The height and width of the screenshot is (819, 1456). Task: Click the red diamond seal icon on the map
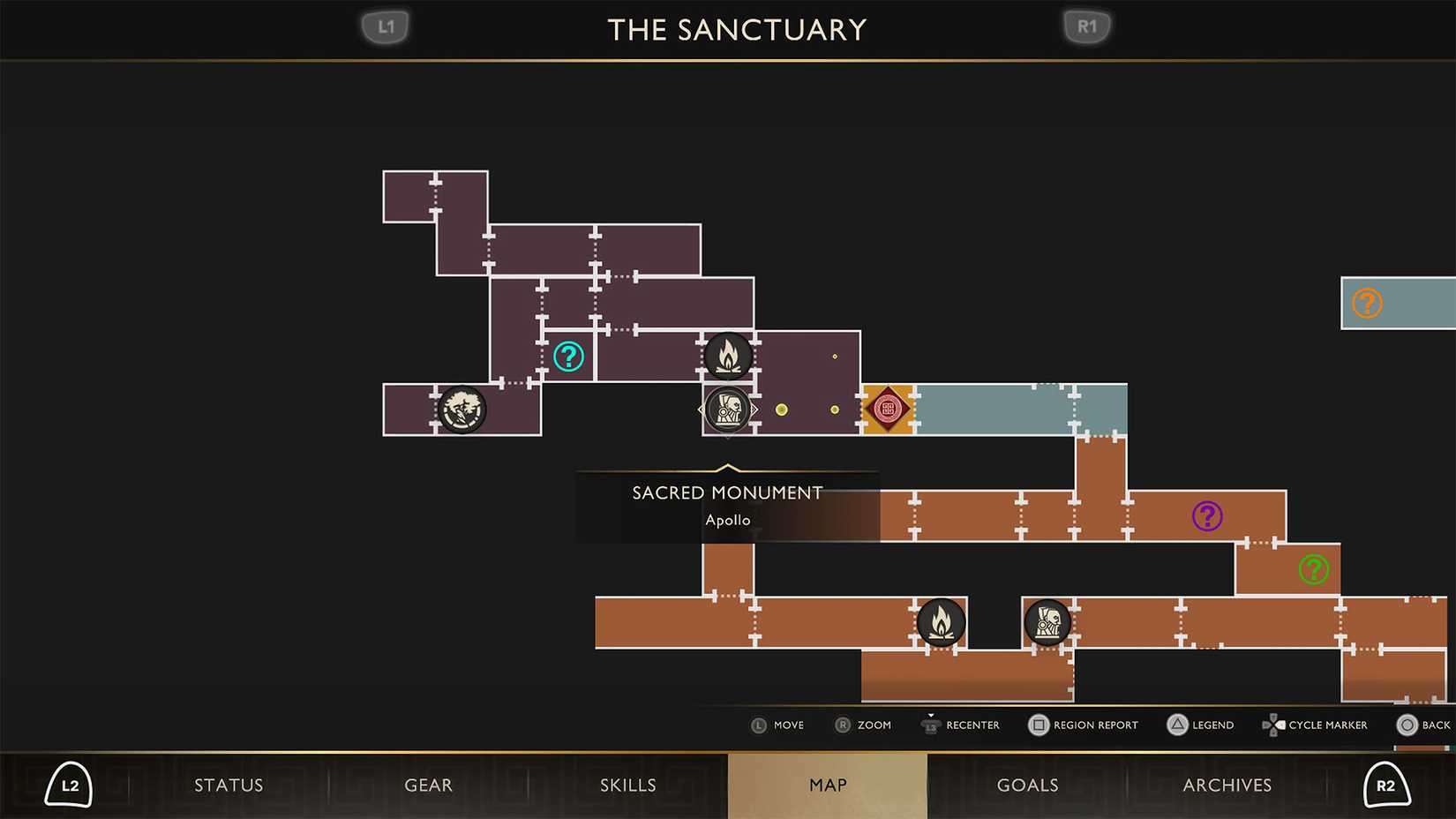click(x=888, y=408)
